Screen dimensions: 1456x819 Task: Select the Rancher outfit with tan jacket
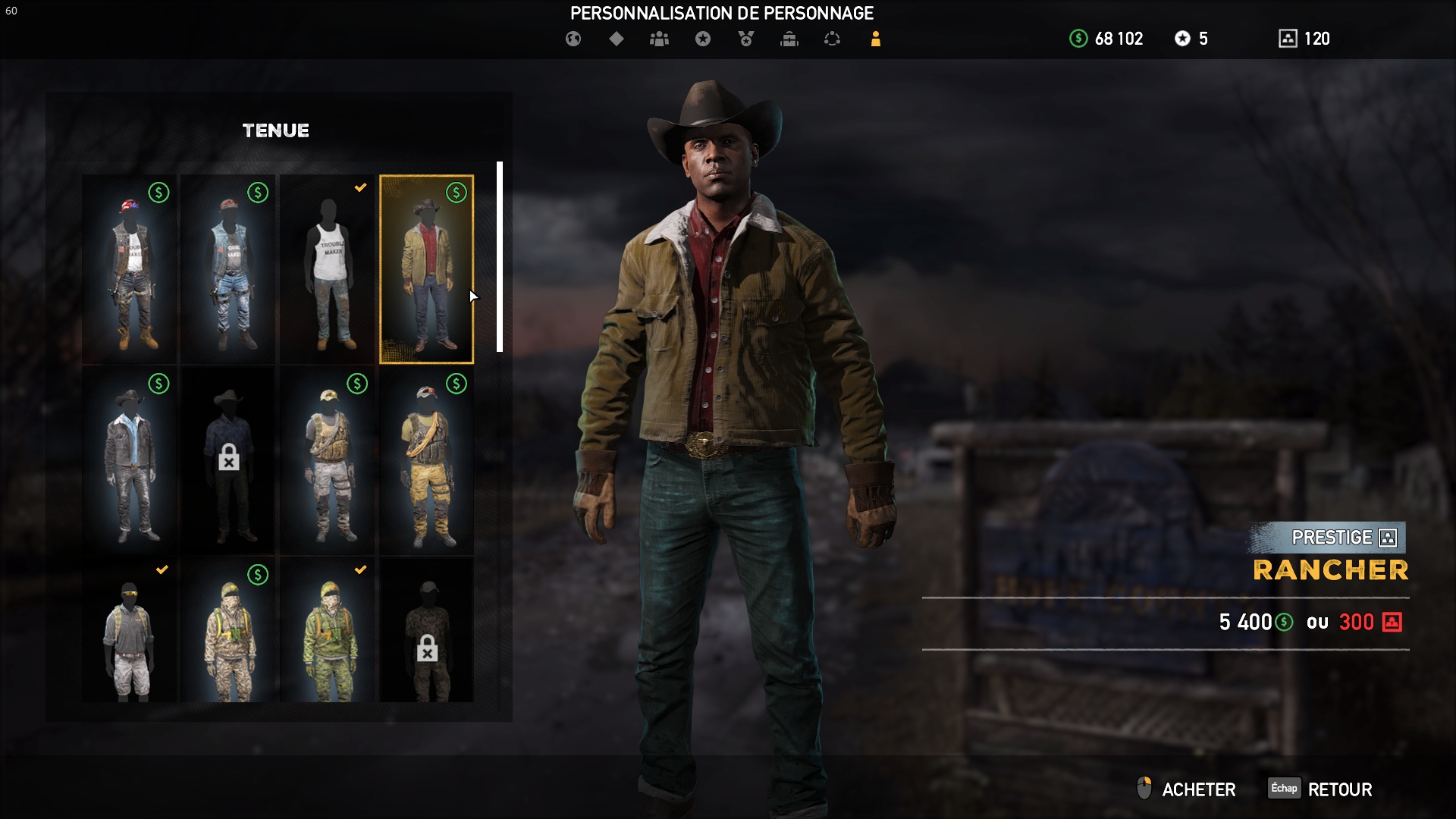[426, 270]
